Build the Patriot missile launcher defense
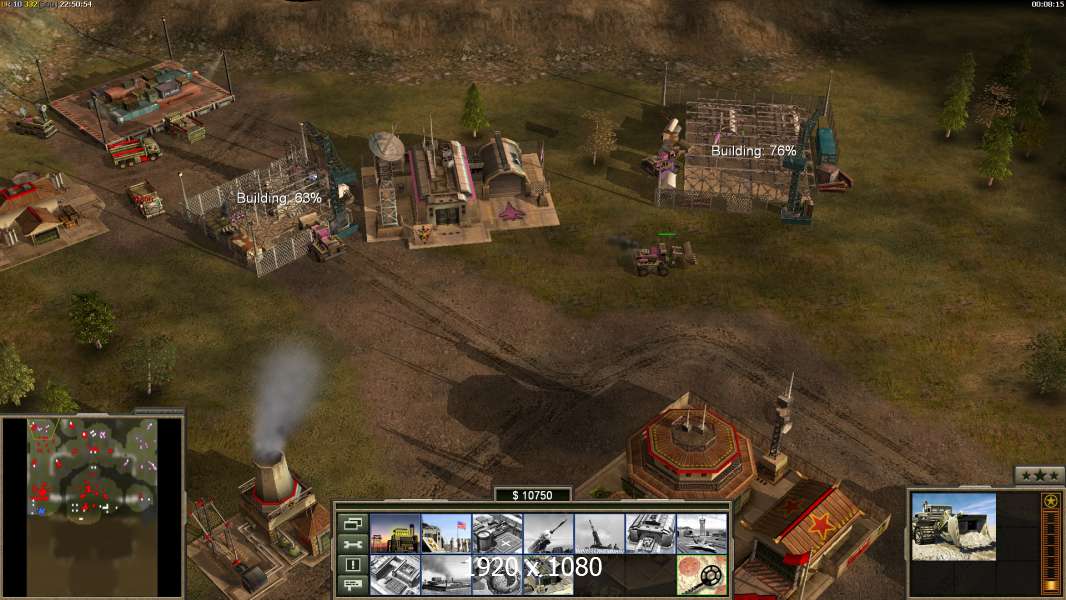This screenshot has height=600, width=1066. (x=548, y=534)
